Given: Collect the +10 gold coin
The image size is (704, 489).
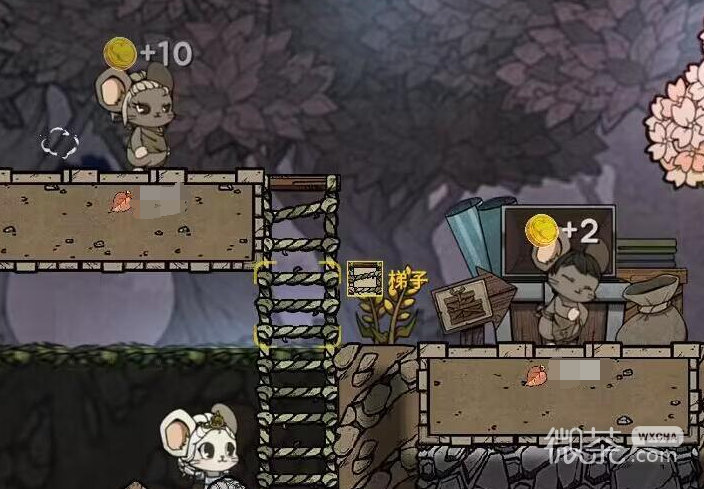Looking at the screenshot, I should (x=120, y=53).
